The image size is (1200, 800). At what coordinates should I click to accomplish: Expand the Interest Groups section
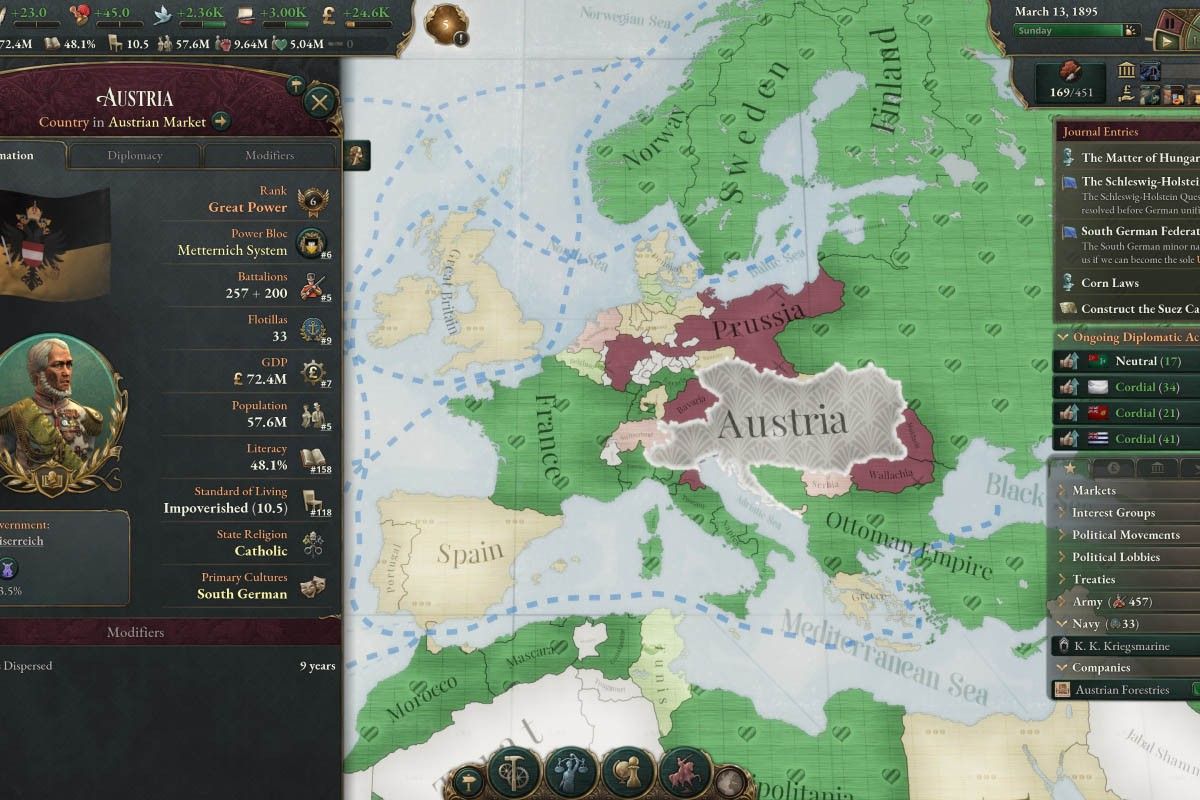point(1113,513)
